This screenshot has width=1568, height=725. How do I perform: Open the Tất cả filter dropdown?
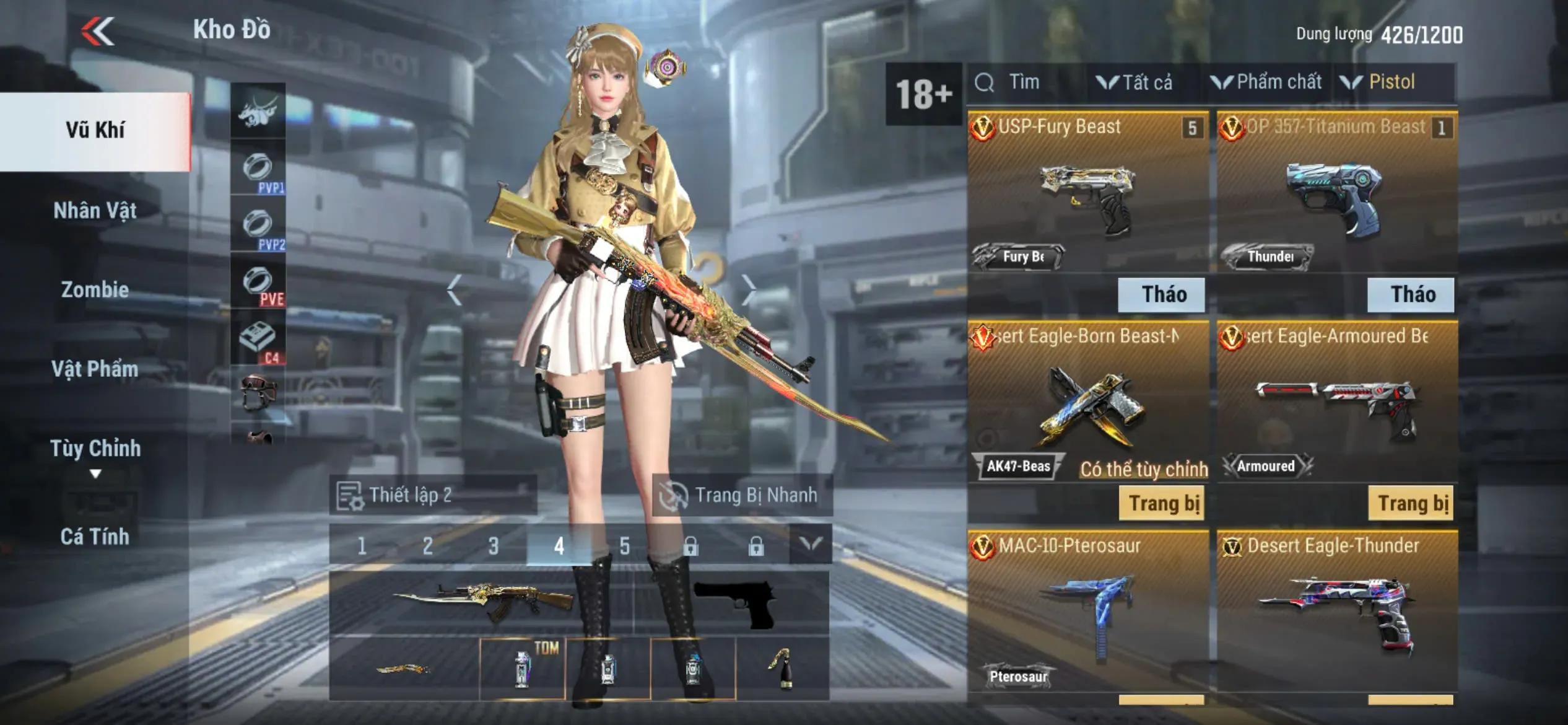click(x=1136, y=82)
